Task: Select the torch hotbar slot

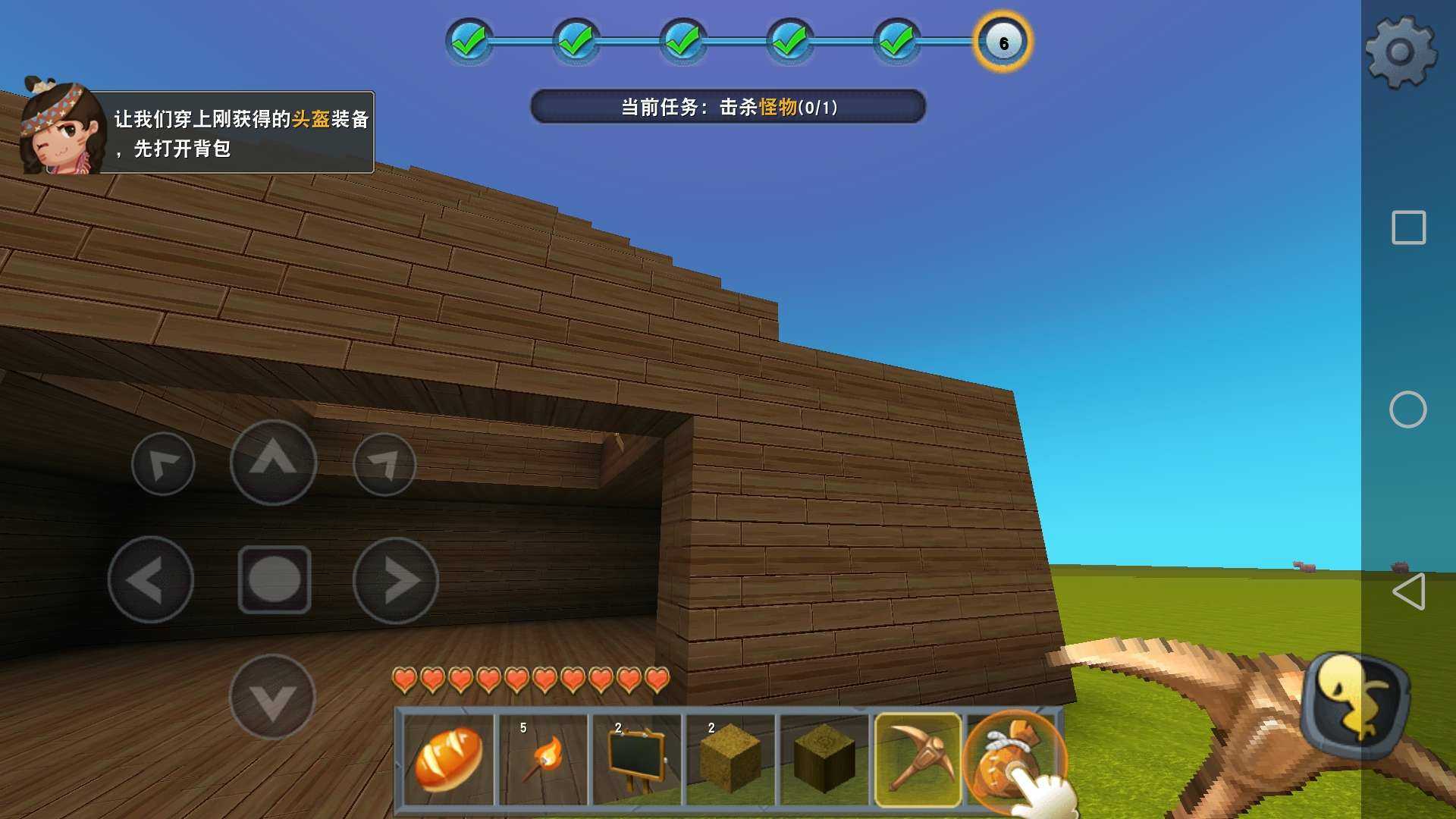Action: 543,759
